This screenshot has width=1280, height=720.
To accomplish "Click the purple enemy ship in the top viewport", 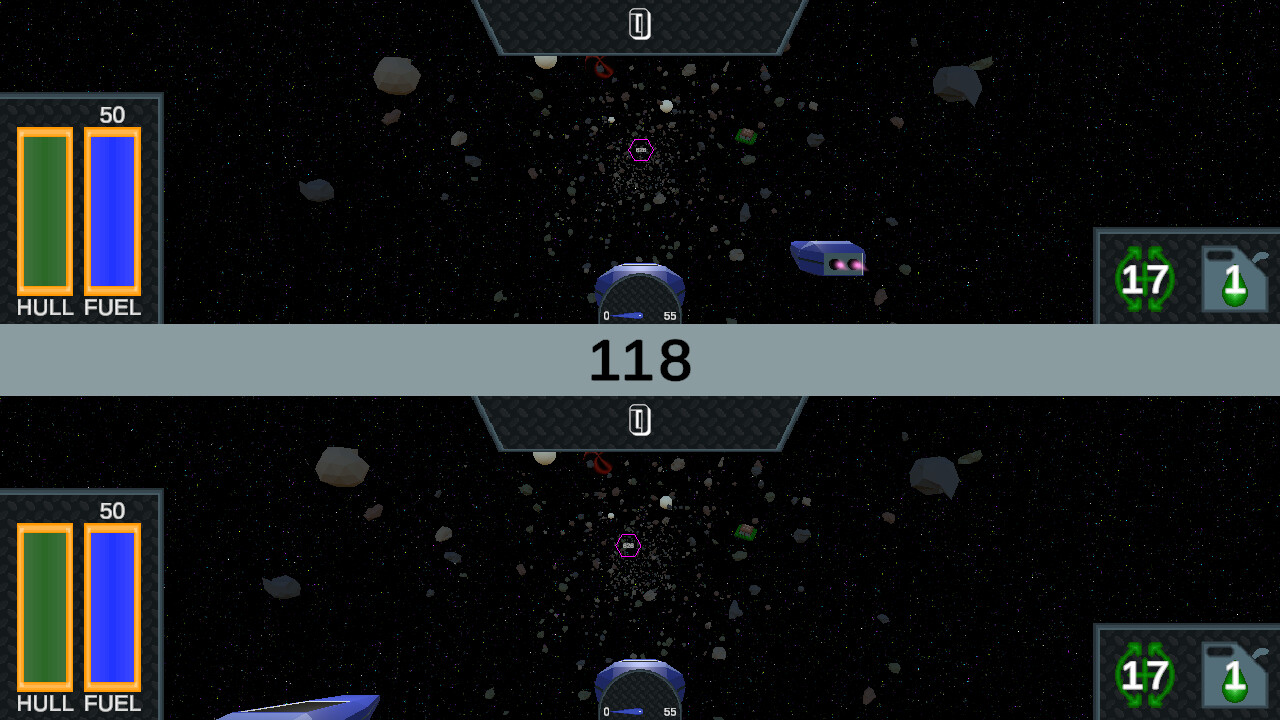I will coord(828,256).
